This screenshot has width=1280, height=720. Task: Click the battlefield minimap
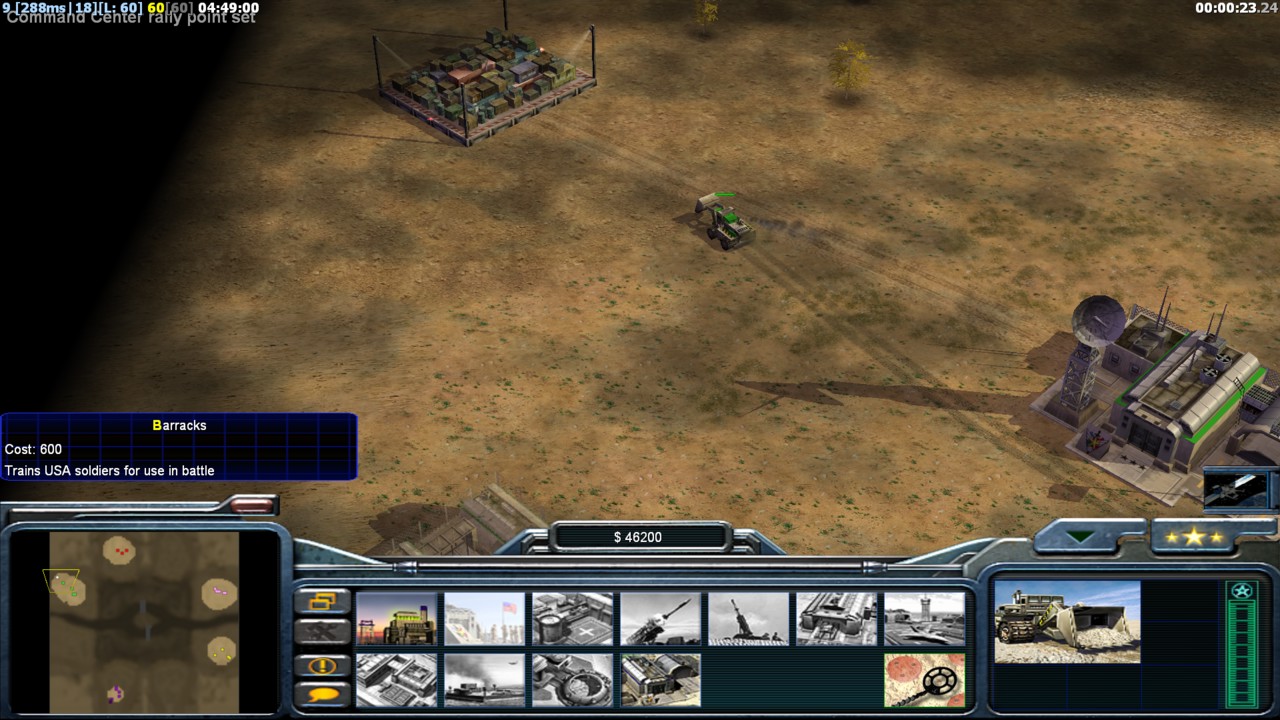pos(145,620)
